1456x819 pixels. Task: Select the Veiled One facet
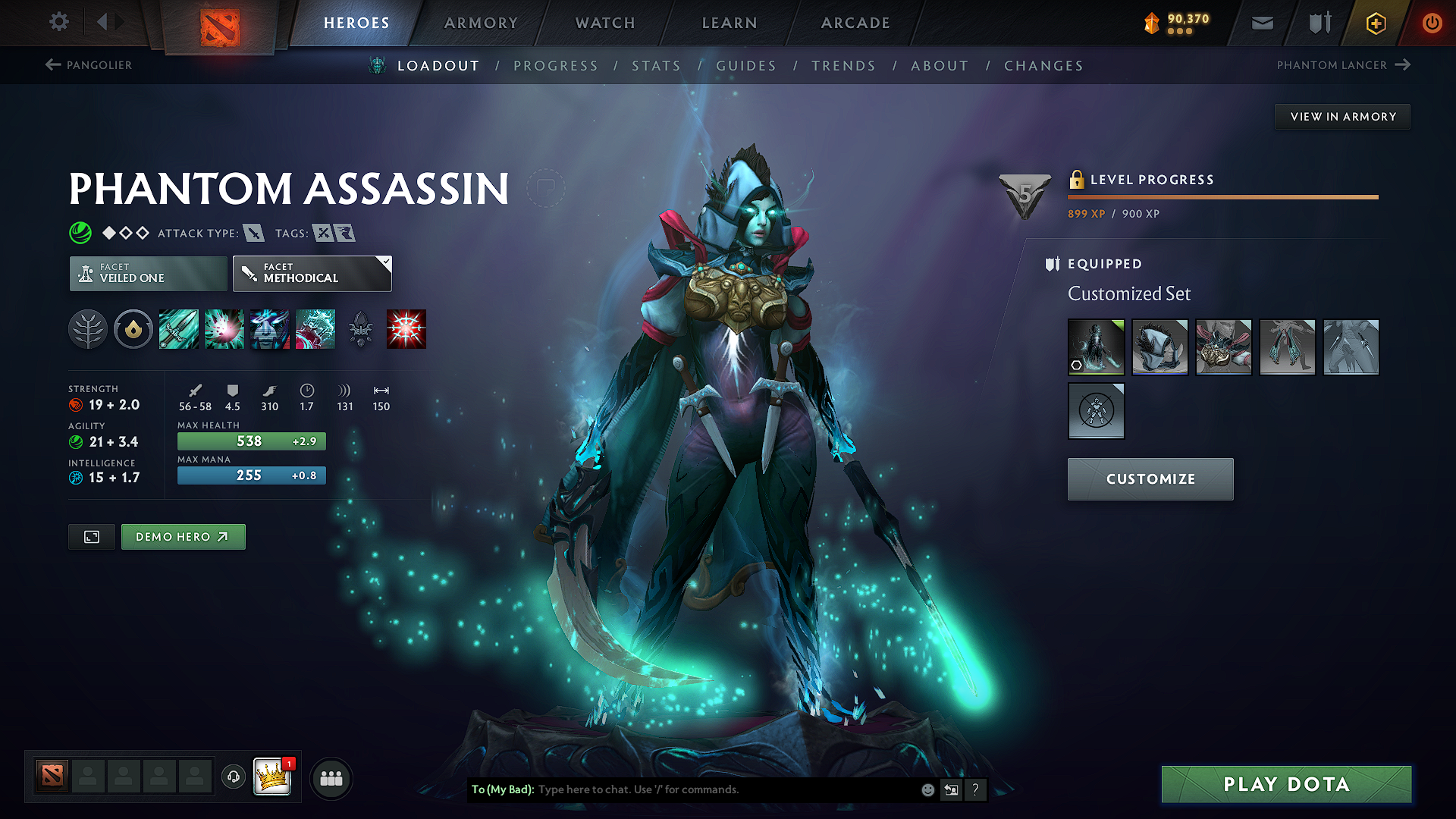pyautogui.click(x=147, y=273)
